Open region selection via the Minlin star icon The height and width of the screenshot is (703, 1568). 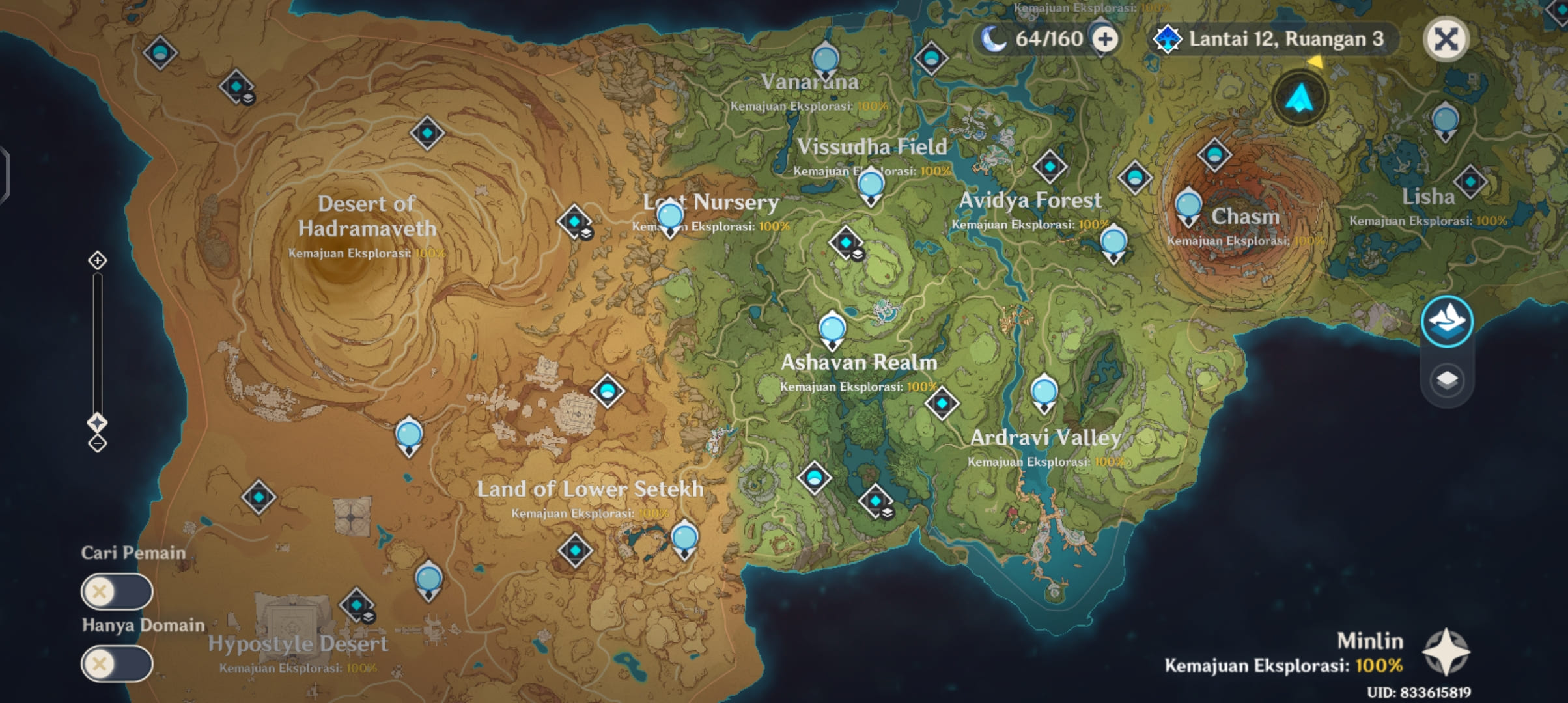[x=1446, y=652]
